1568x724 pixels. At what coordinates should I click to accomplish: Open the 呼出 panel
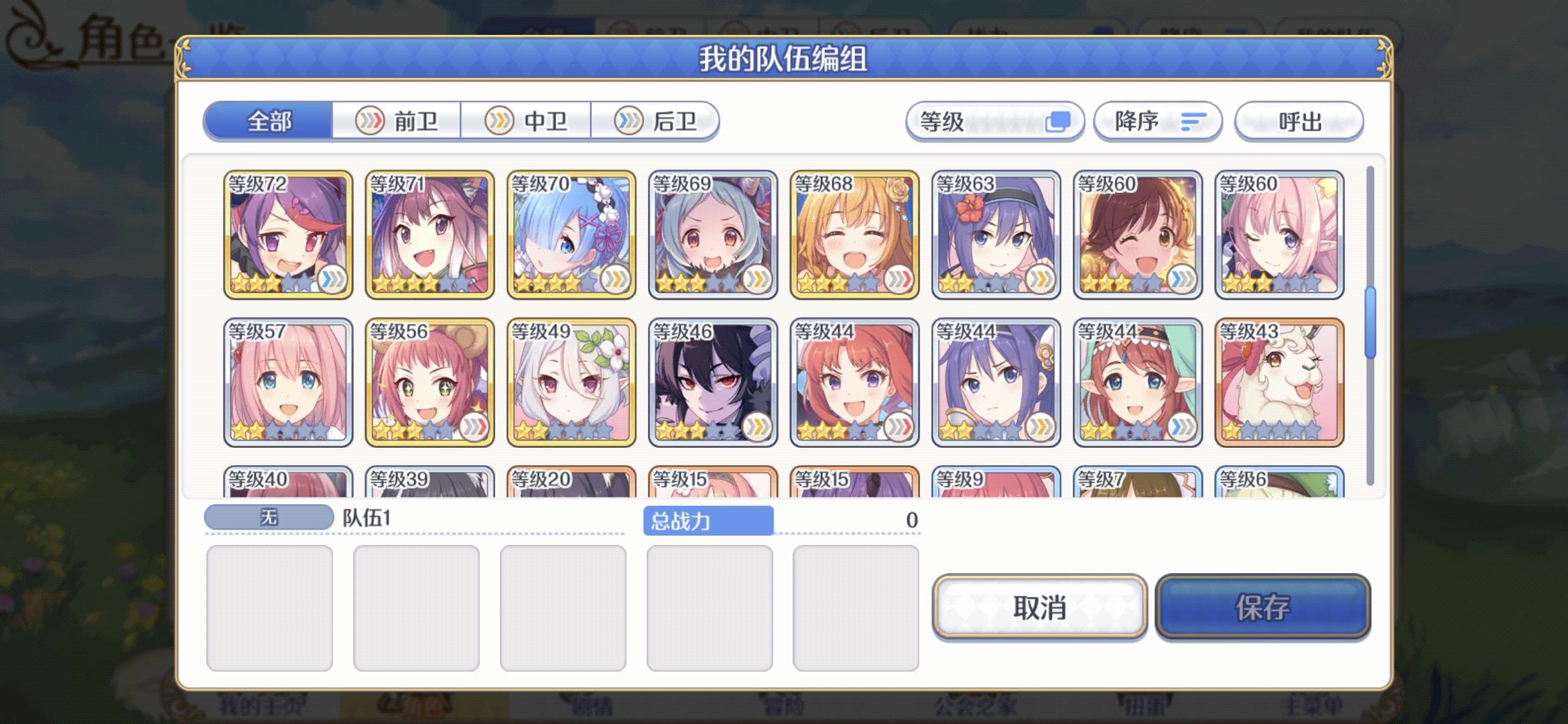[1298, 121]
